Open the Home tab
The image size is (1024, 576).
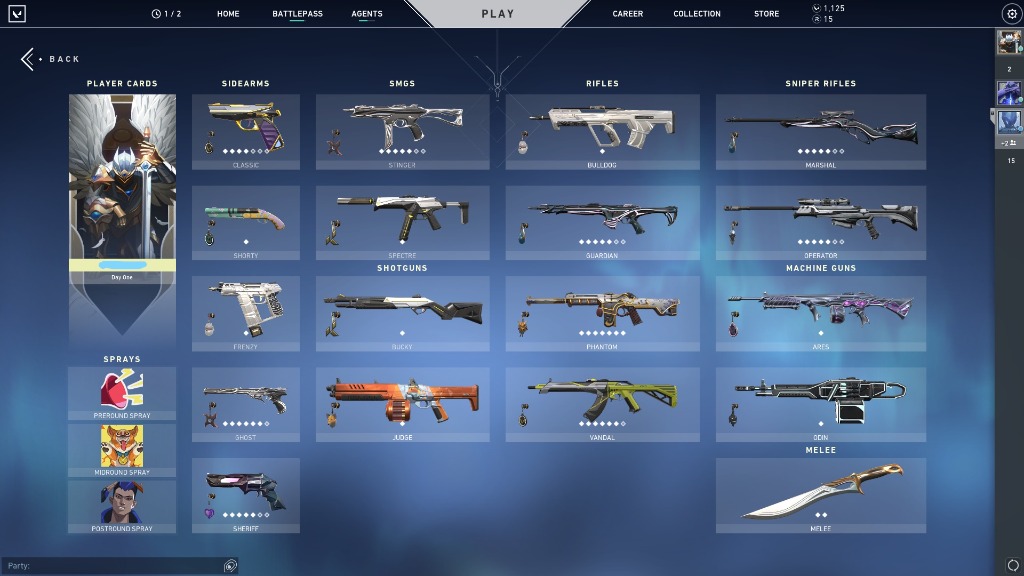point(228,14)
